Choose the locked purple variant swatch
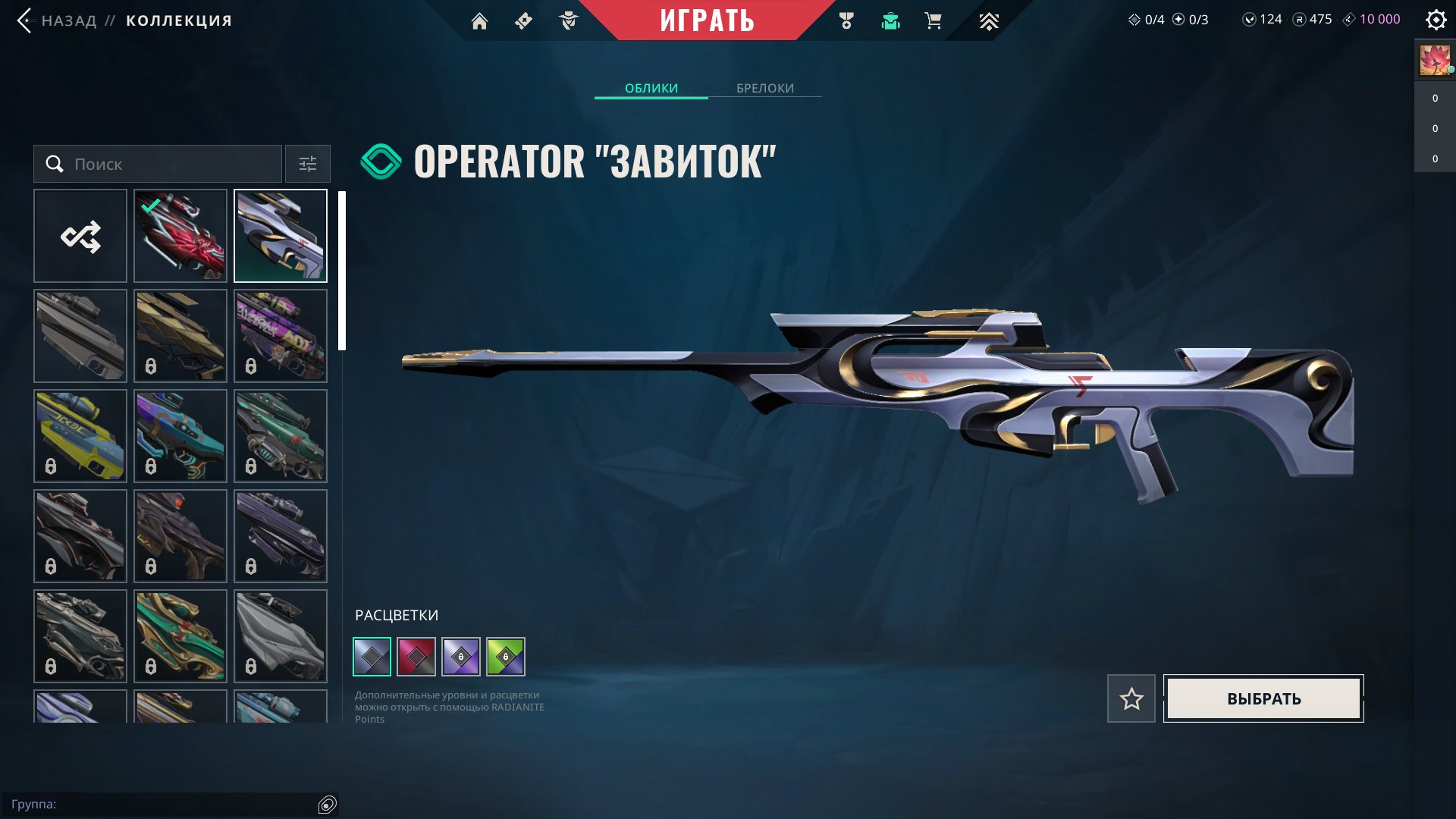 [x=461, y=657]
